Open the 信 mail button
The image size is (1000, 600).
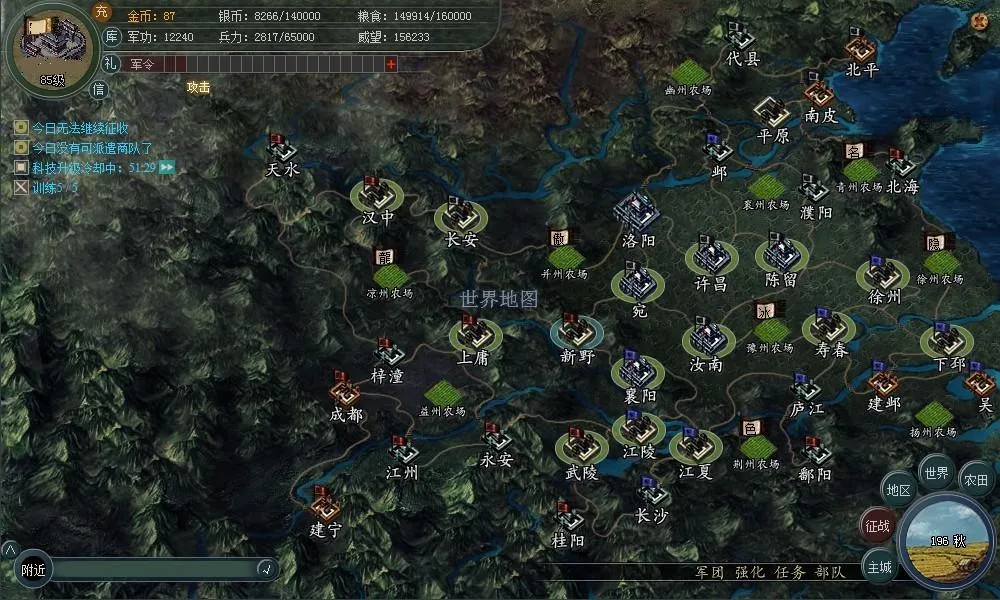99,88
